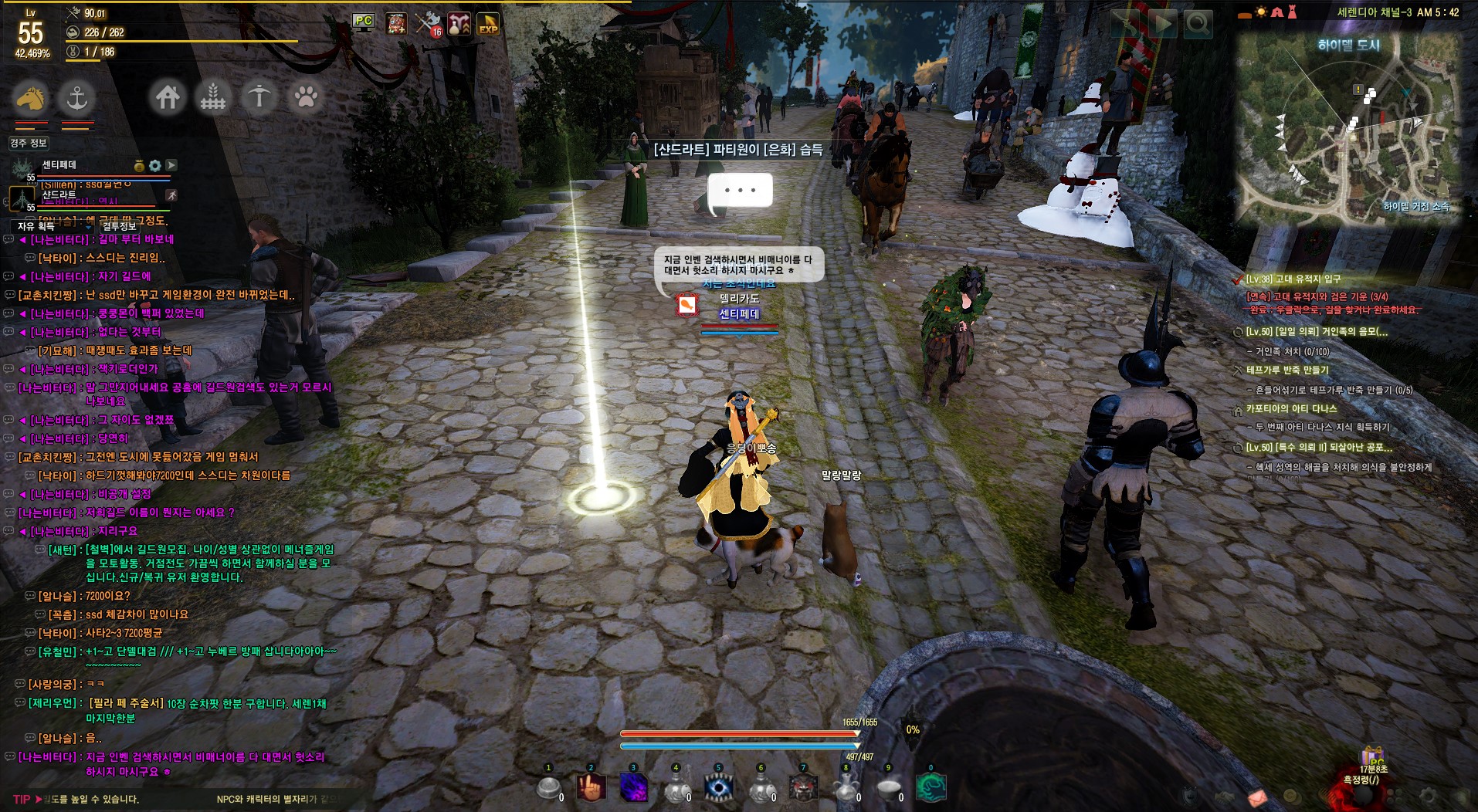Activate the green swirl skill in quickslot 0

tap(931, 787)
